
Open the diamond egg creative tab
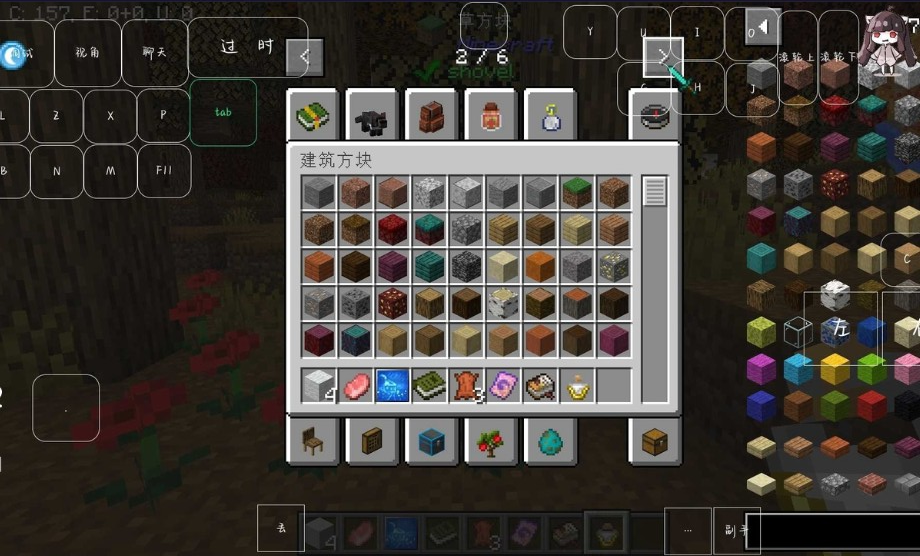[x=549, y=440]
